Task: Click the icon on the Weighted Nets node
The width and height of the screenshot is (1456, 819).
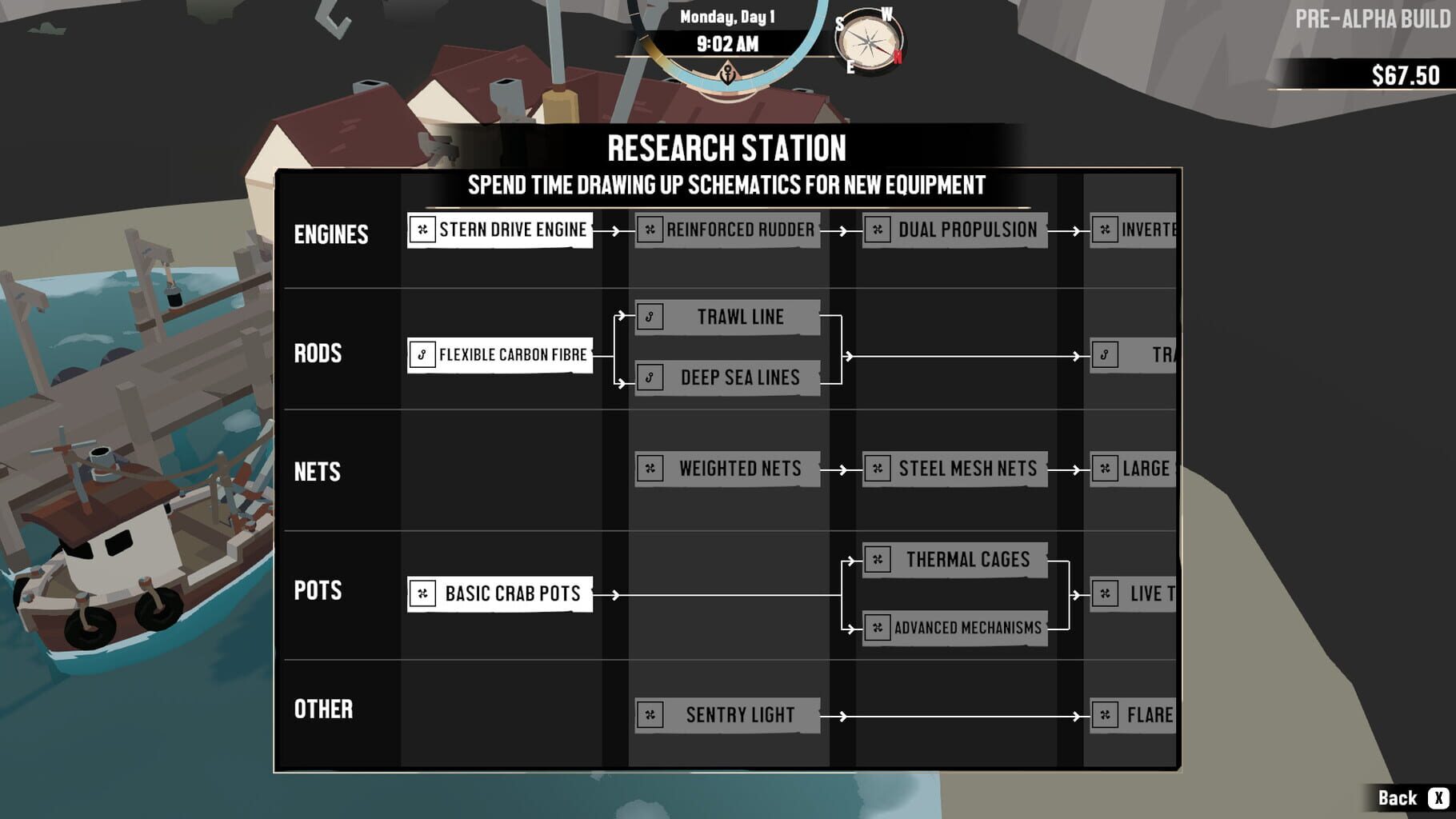Action: pyautogui.click(x=649, y=469)
